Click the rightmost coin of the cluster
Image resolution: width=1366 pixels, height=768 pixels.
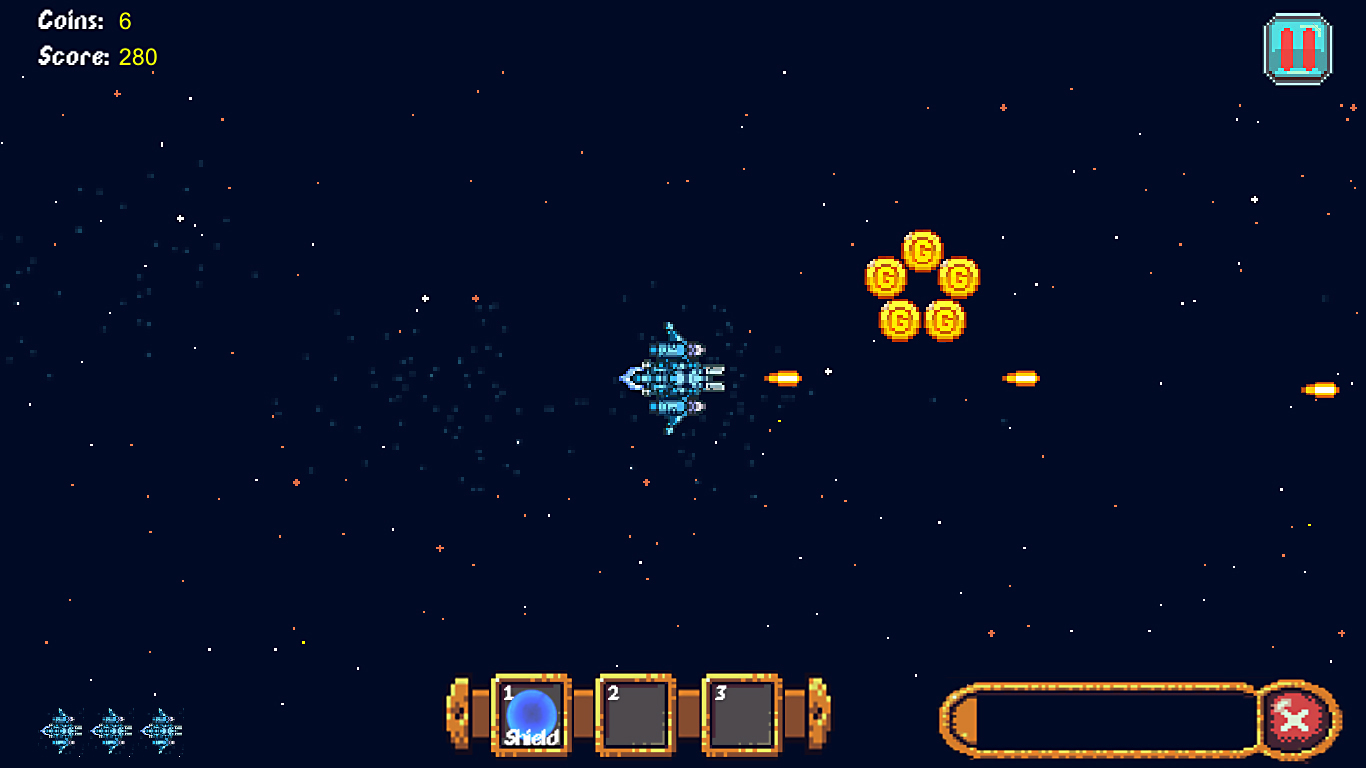(x=959, y=278)
